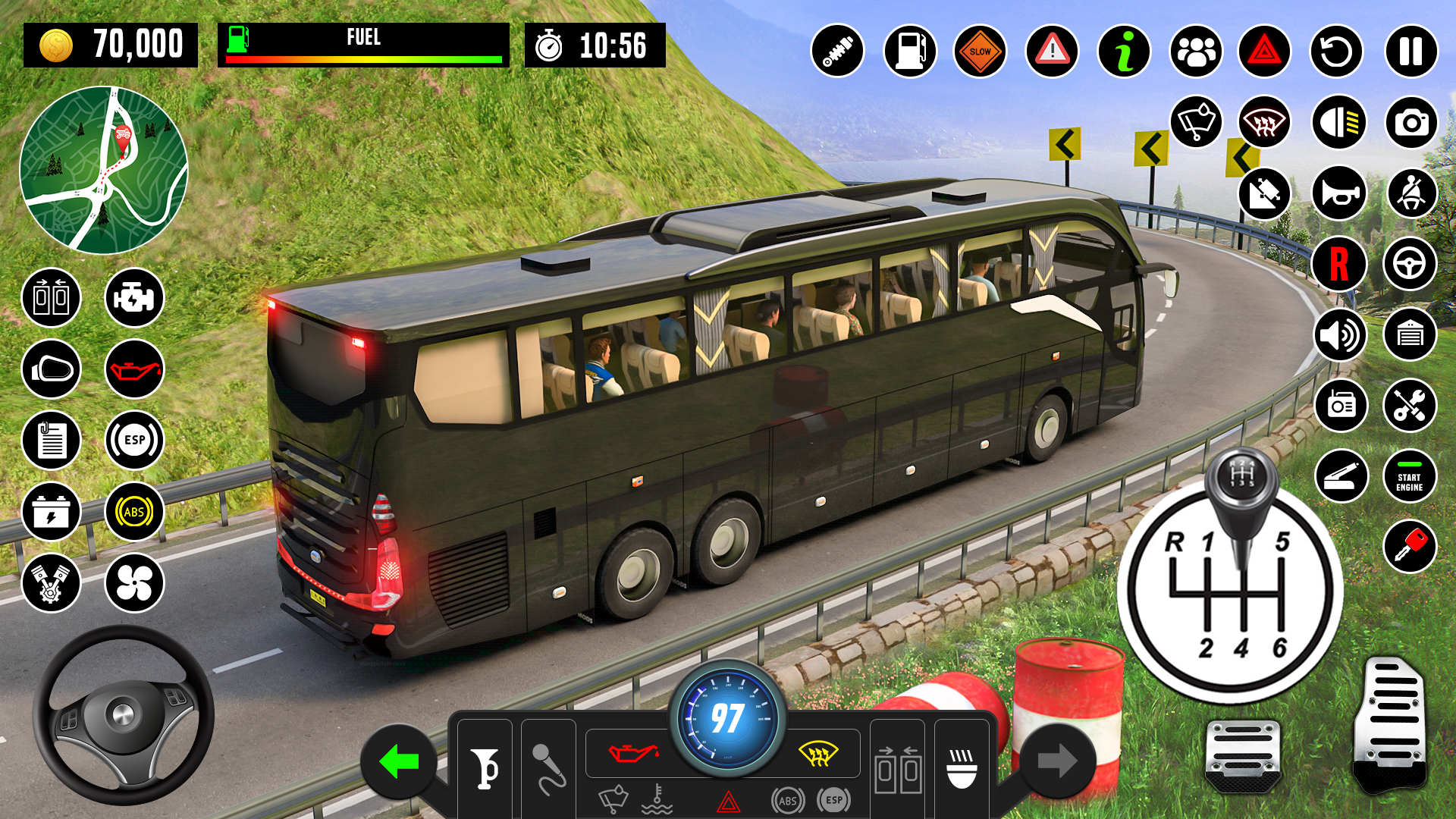1456x819 pixels.
Task: Pause the game with the pause button
Action: click(x=1410, y=52)
